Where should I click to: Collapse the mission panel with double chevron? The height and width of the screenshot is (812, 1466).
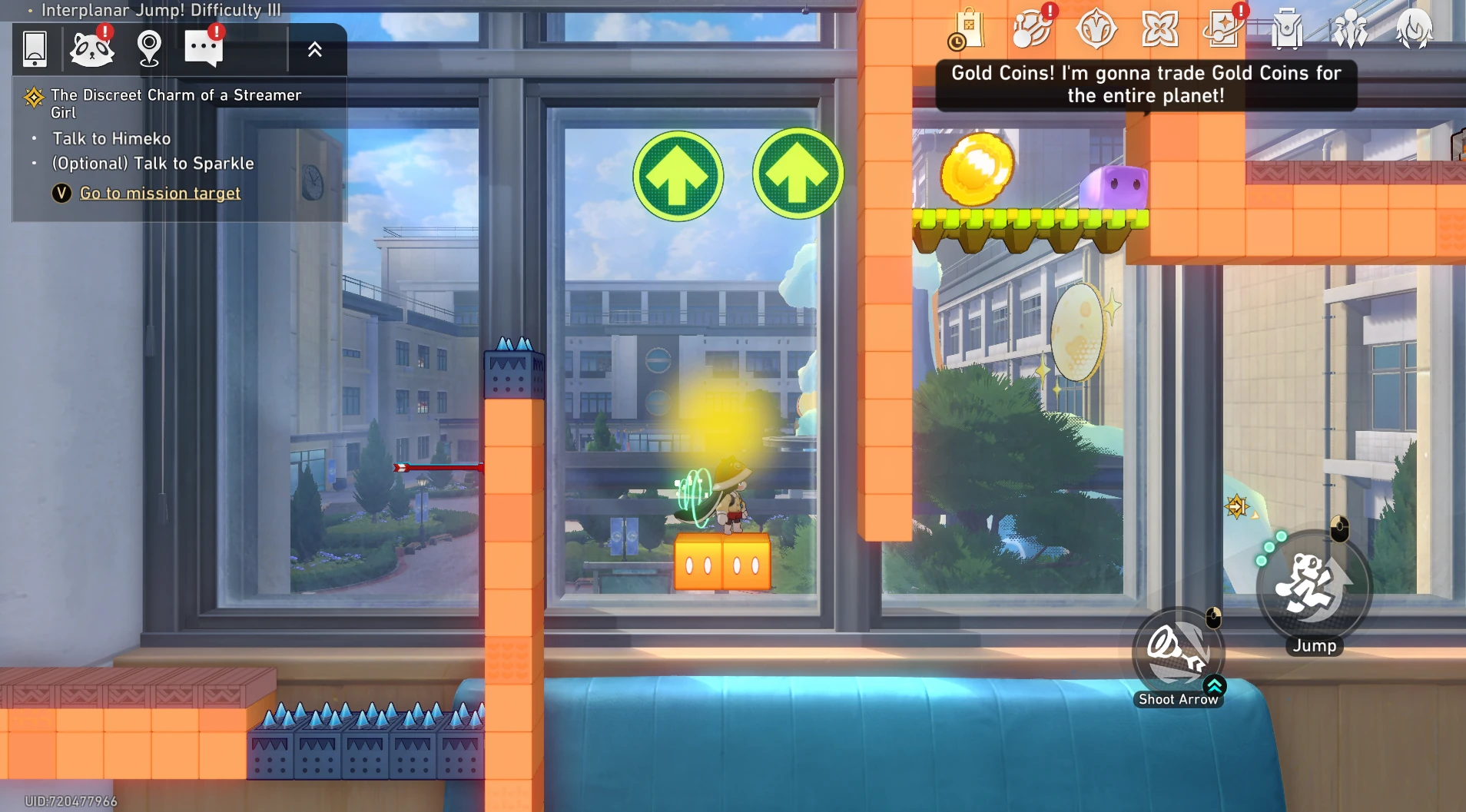click(x=315, y=50)
